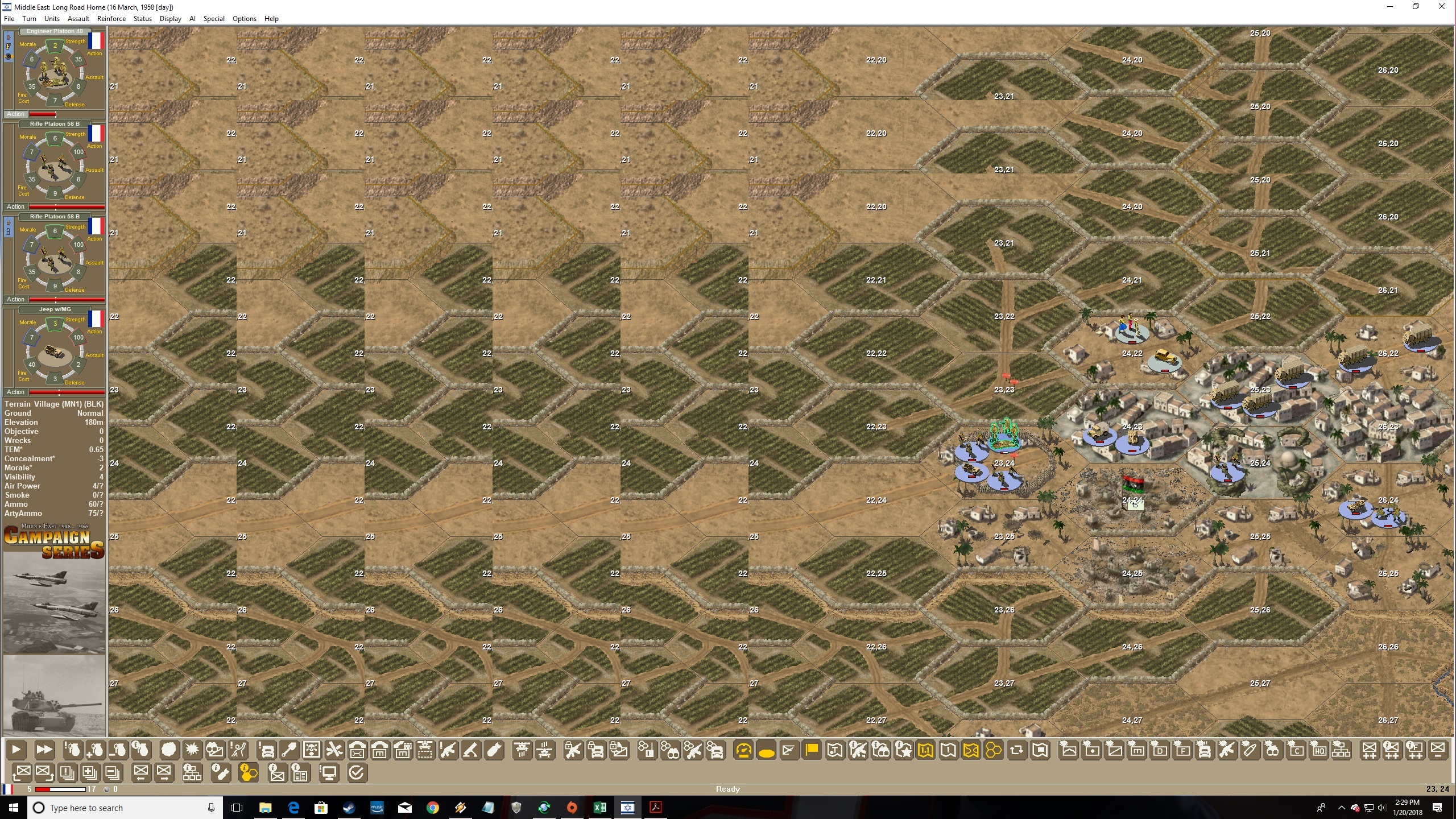Image resolution: width=1456 pixels, height=819 pixels.
Task: Click the AI fast-forward arrows icon
Action: (44, 750)
